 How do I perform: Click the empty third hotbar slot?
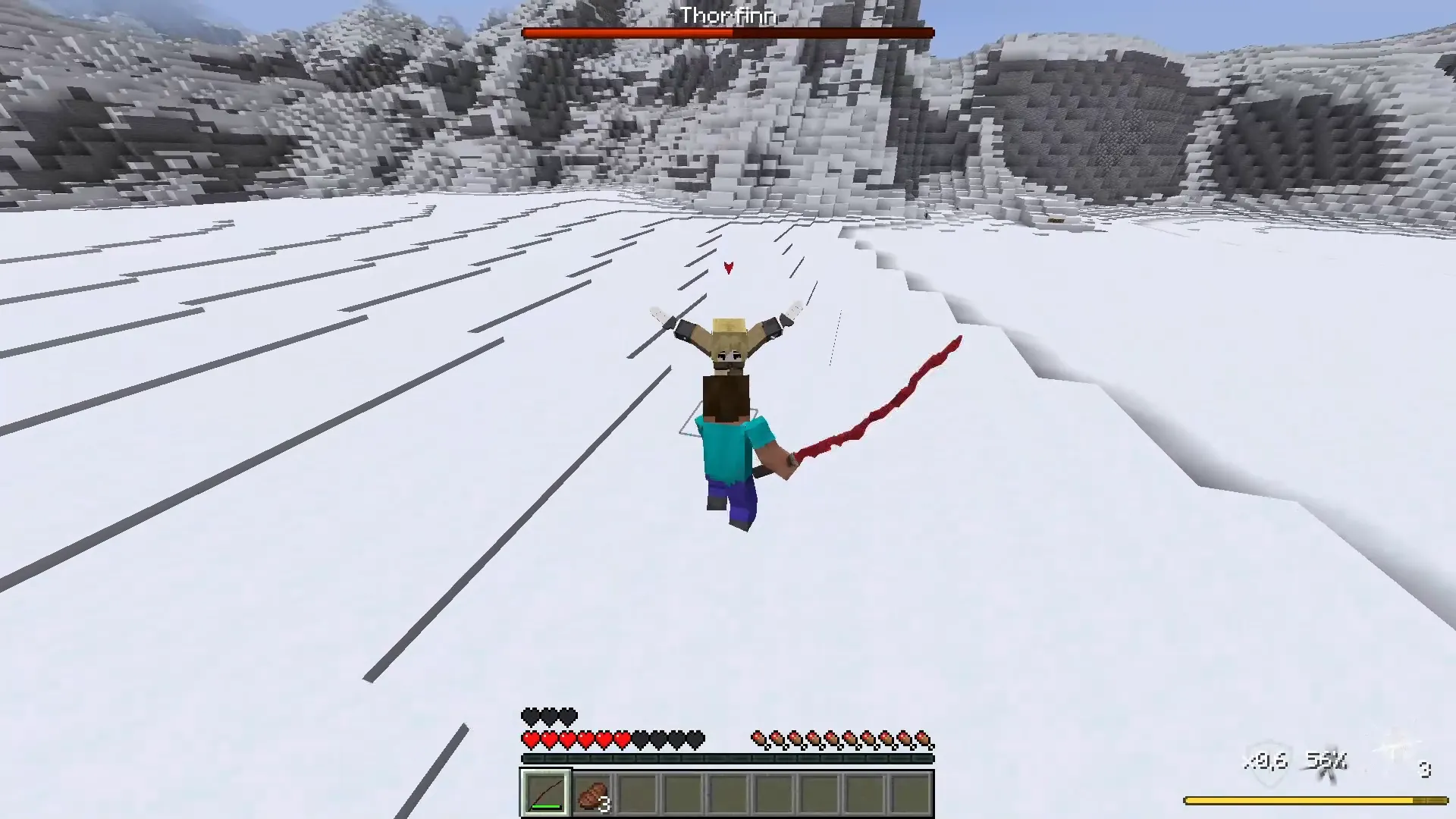637,792
